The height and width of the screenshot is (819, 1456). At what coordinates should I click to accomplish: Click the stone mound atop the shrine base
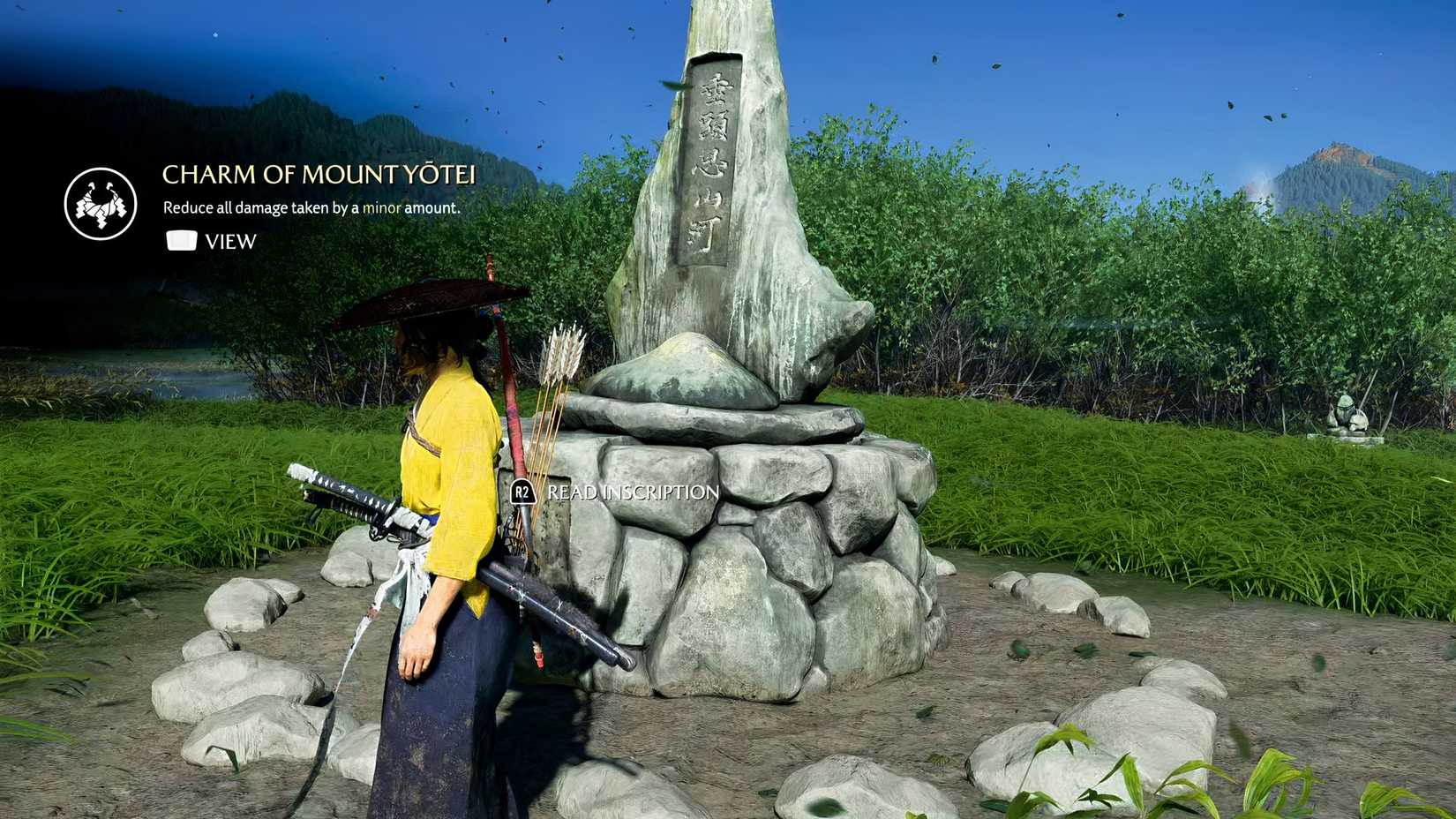click(x=678, y=366)
